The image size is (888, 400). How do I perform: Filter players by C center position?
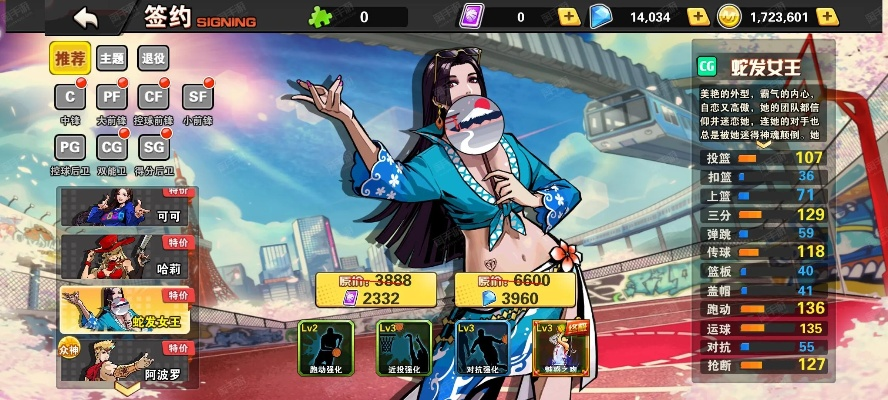[x=70, y=97]
